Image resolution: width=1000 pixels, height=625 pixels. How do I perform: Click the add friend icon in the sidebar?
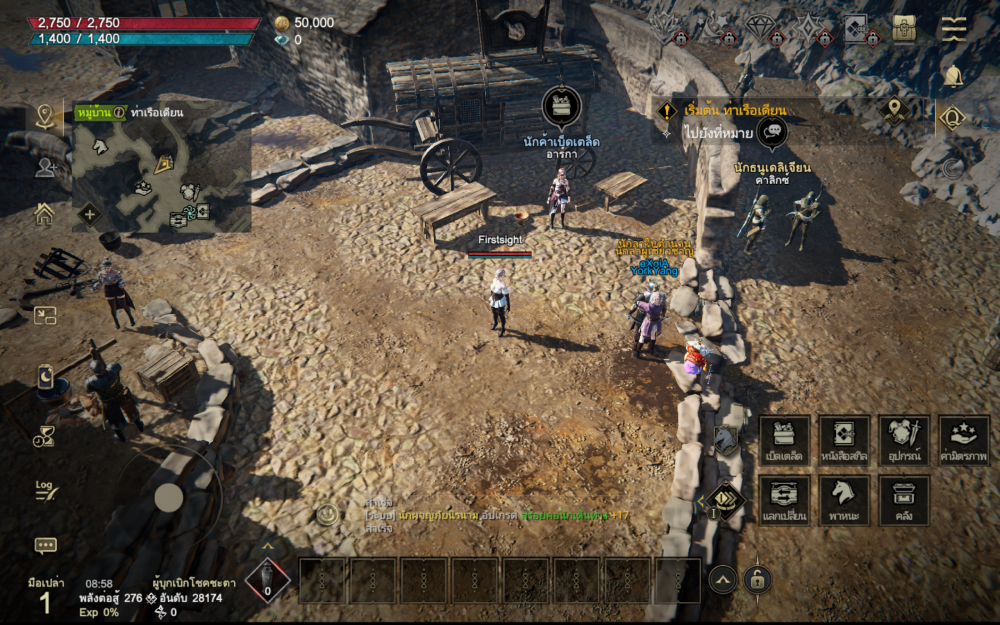(x=45, y=167)
